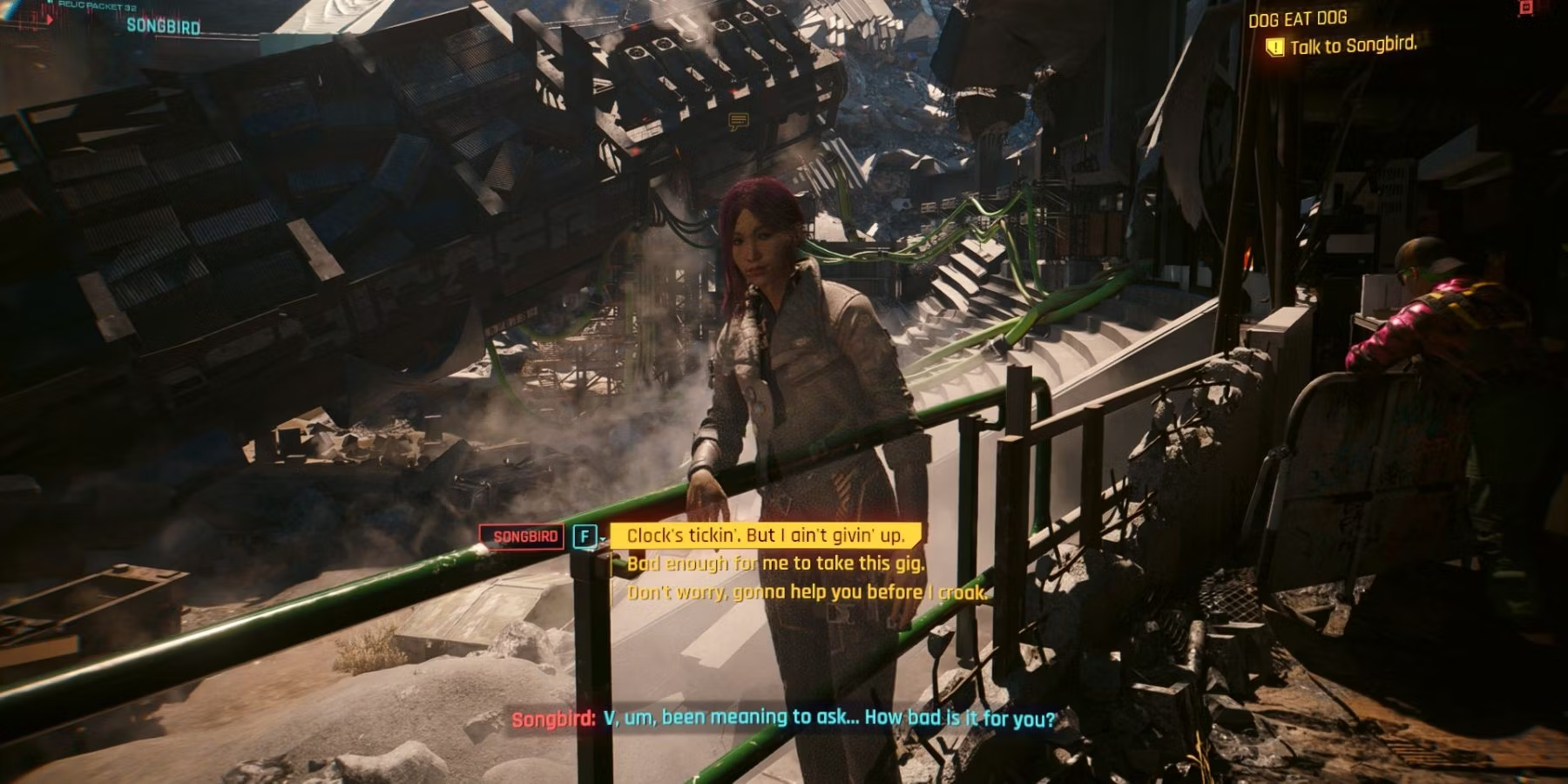Choose "Clock's tickin'. But I ain't givin' up."

tap(764, 536)
